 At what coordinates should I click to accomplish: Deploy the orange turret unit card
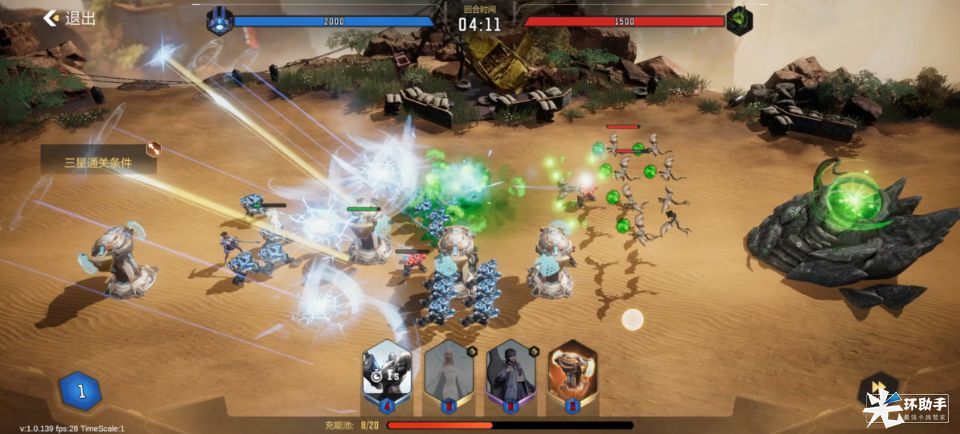(x=572, y=374)
